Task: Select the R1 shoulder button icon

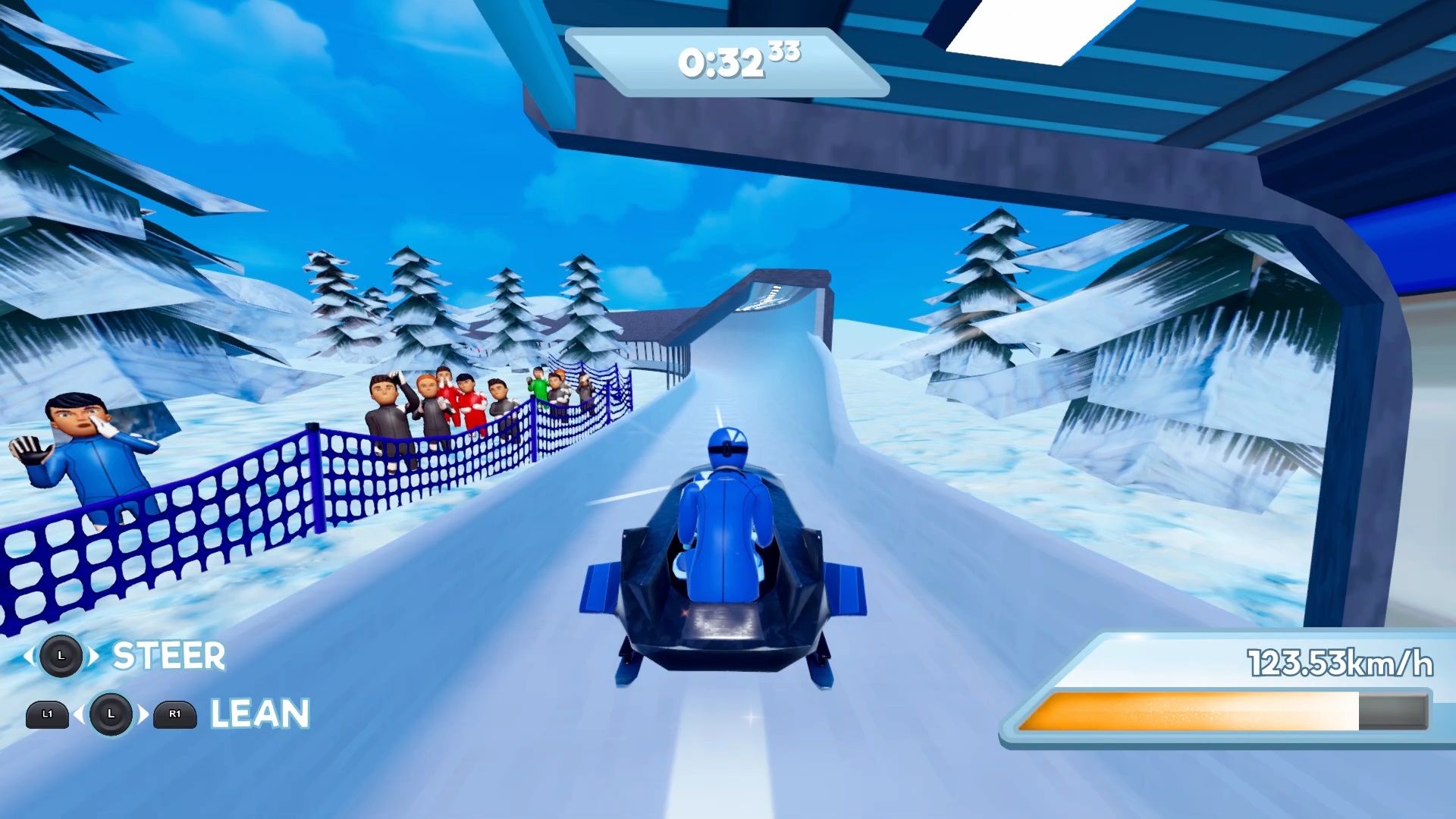Action: (x=173, y=714)
